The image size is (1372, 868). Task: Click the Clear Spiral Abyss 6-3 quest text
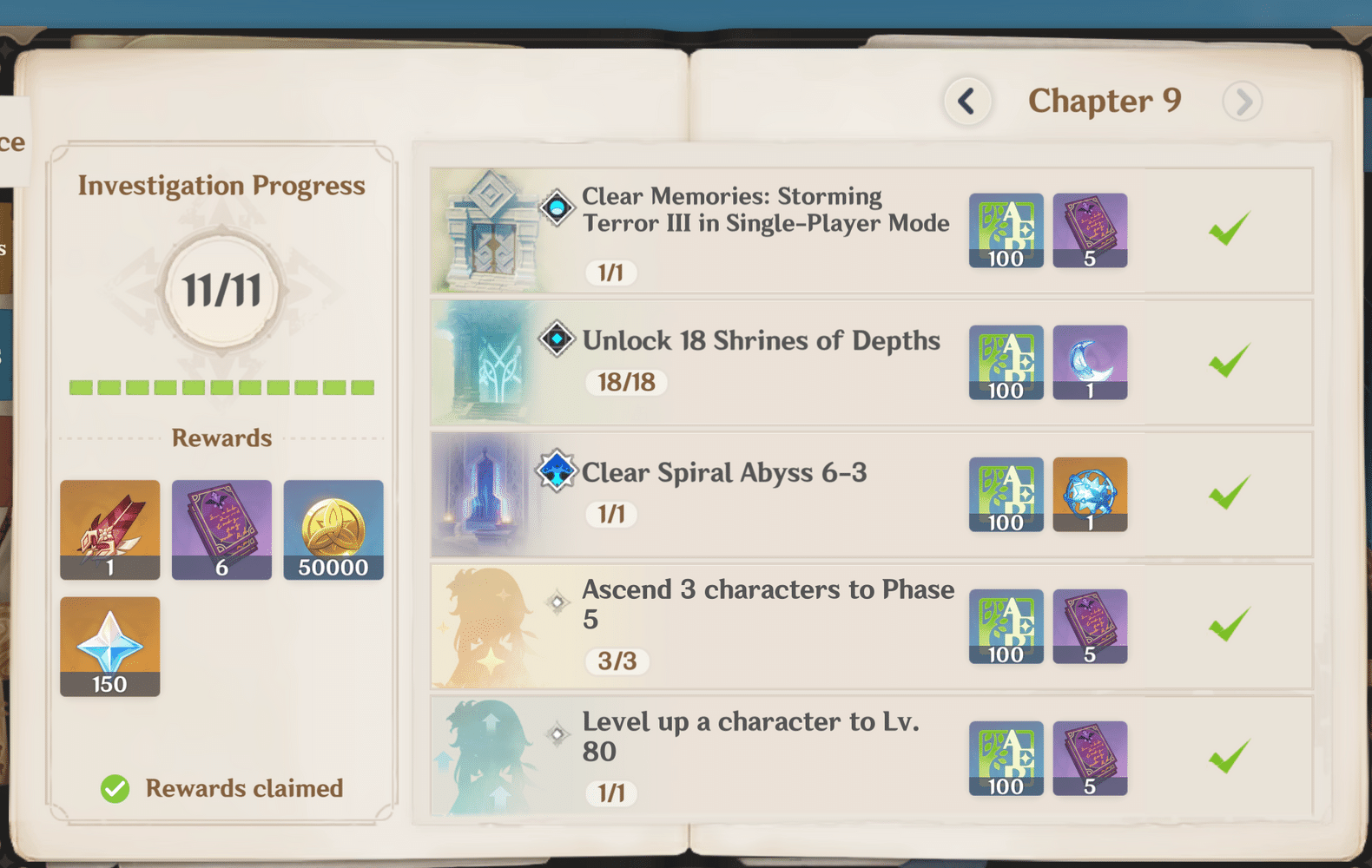click(x=725, y=472)
